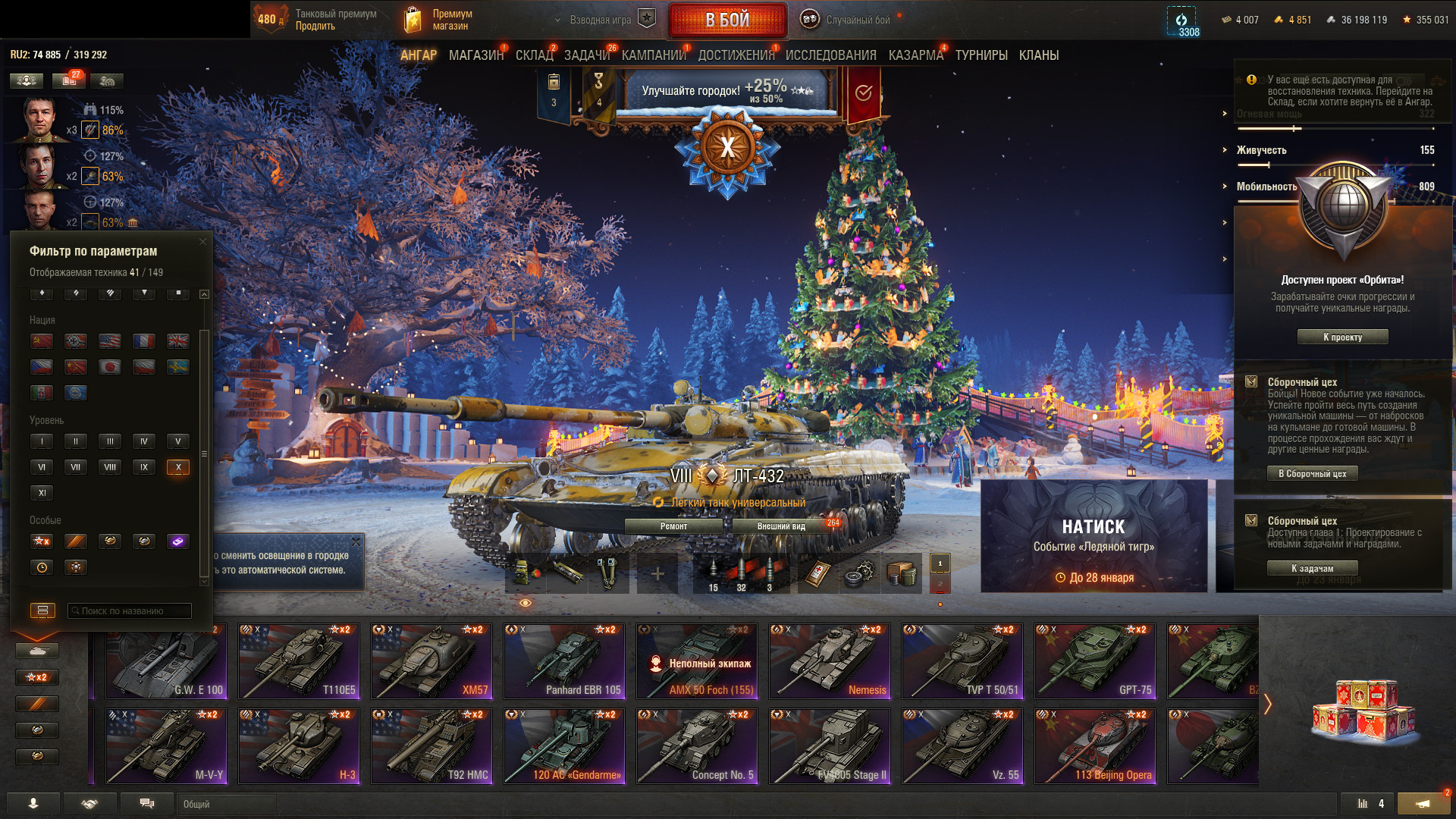
Task: Open the Натиск event banner
Action: 1094,535
